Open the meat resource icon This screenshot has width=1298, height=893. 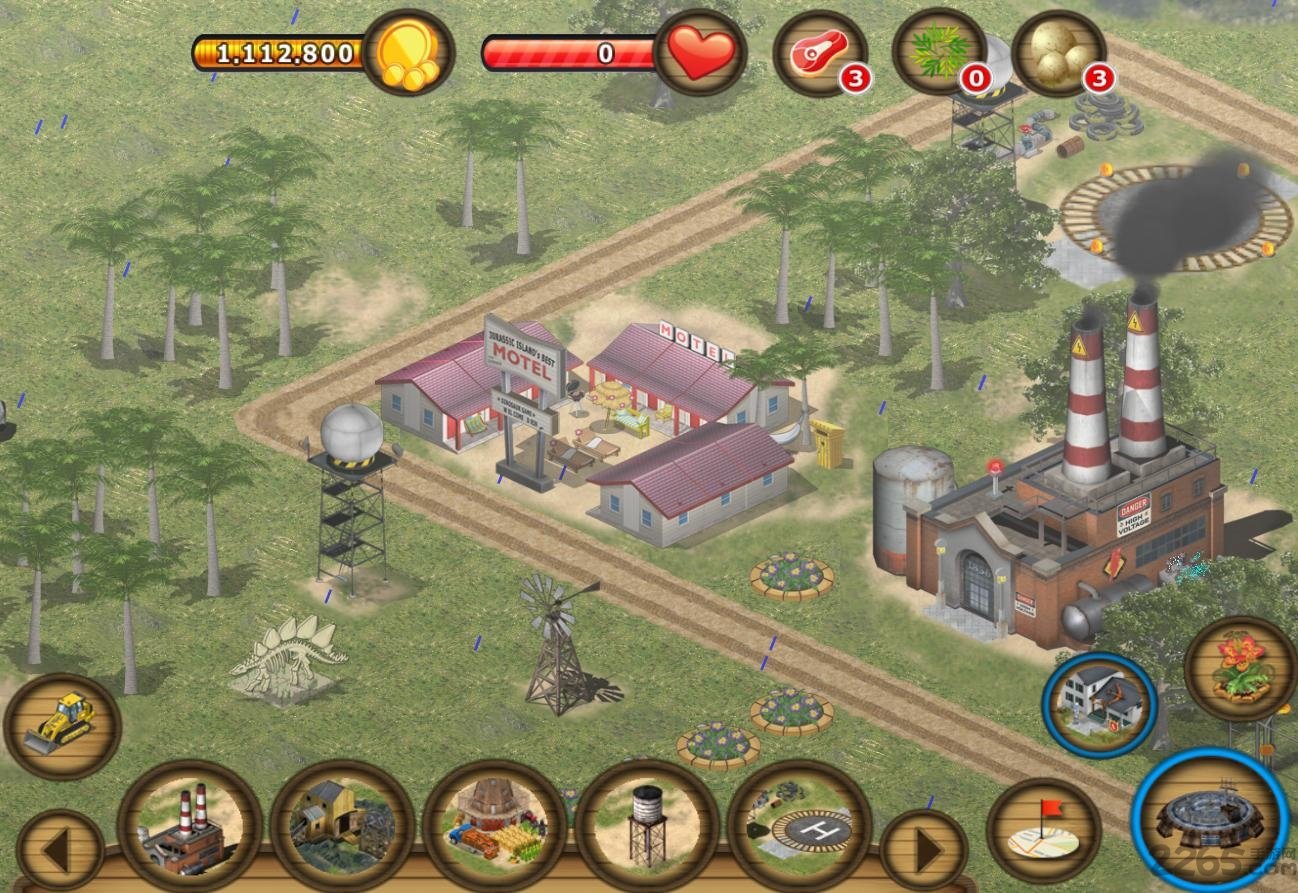coord(820,52)
